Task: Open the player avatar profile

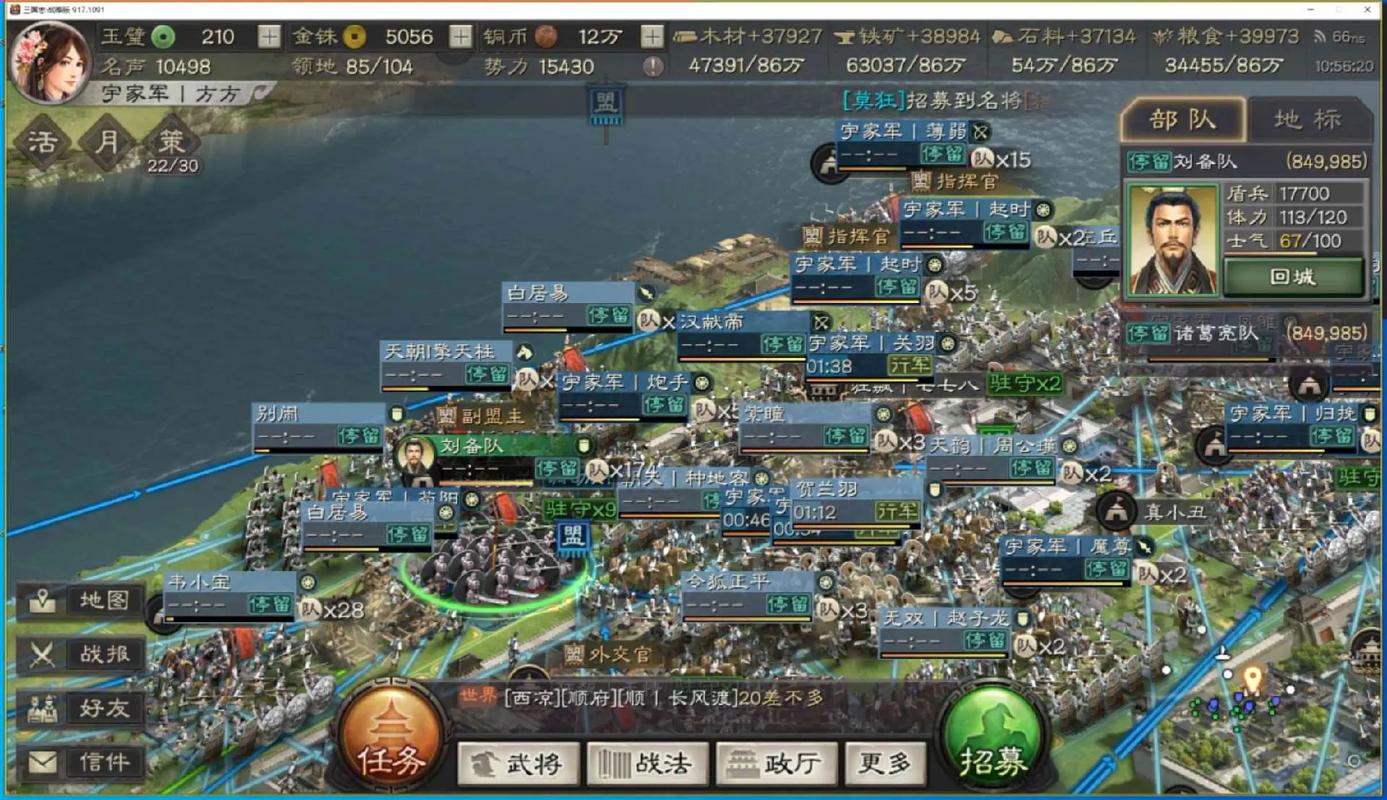Action: click(x=50, y=62)
